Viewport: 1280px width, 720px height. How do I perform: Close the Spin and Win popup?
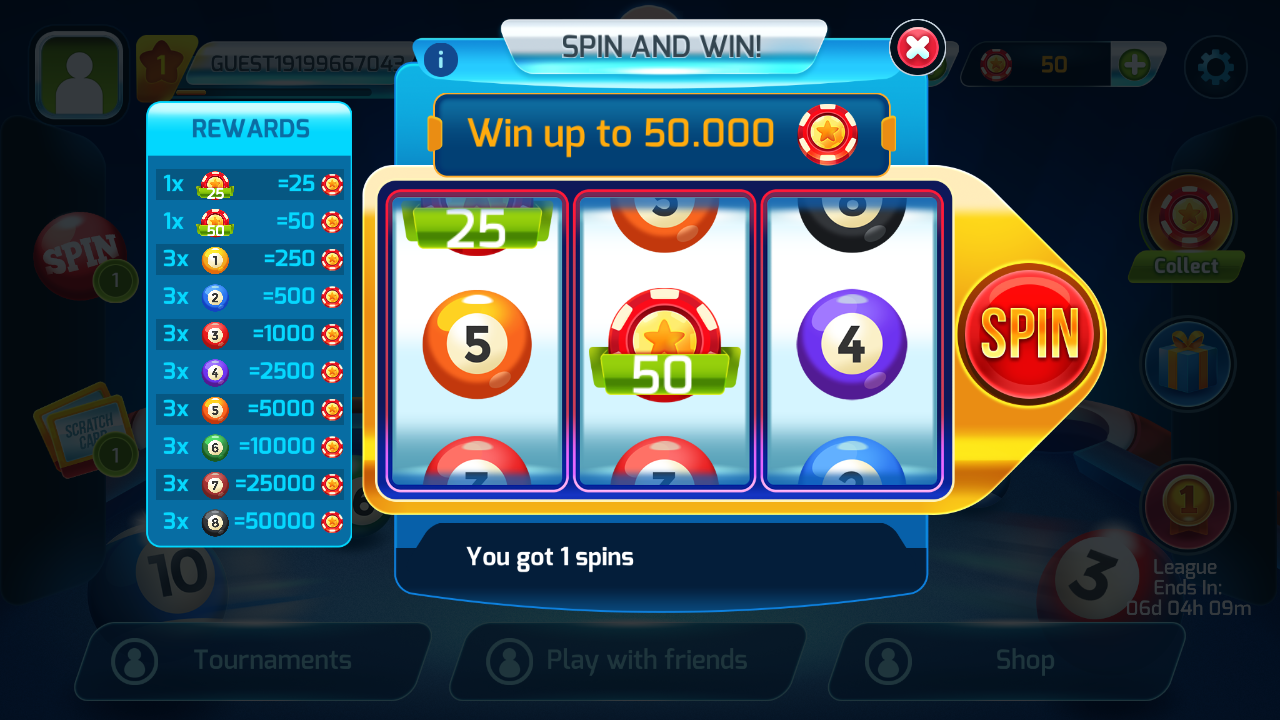pyautogui.click(x=917, y=47)
